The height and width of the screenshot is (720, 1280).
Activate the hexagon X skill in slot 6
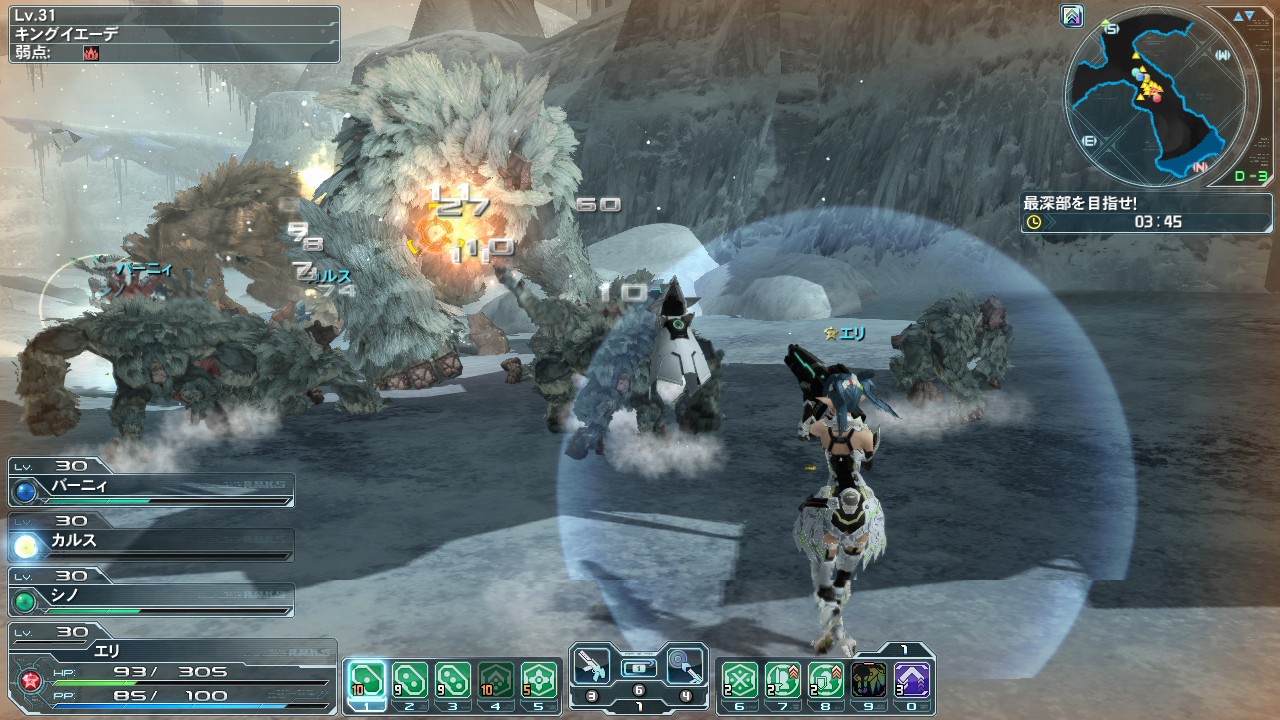[740, 680]
